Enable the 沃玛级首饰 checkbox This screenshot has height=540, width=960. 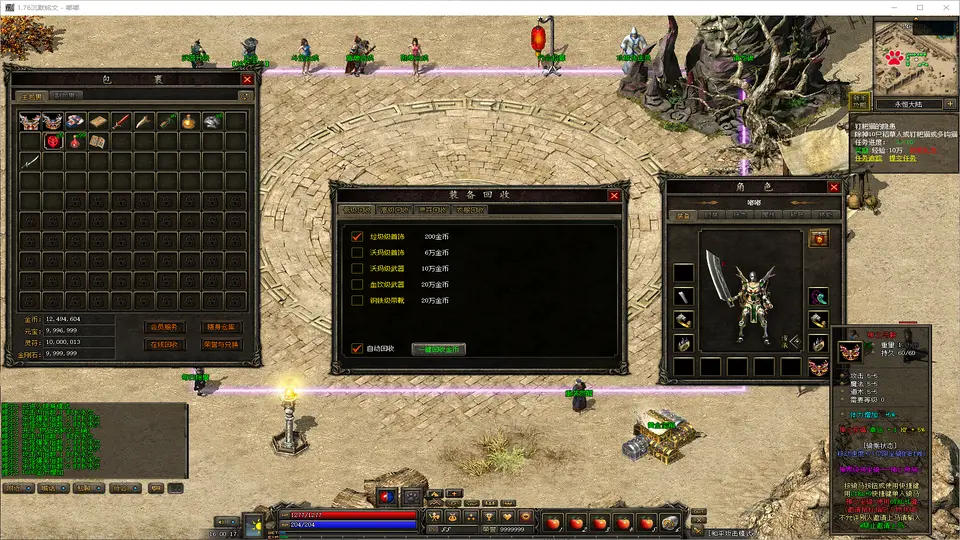(357, 253)
